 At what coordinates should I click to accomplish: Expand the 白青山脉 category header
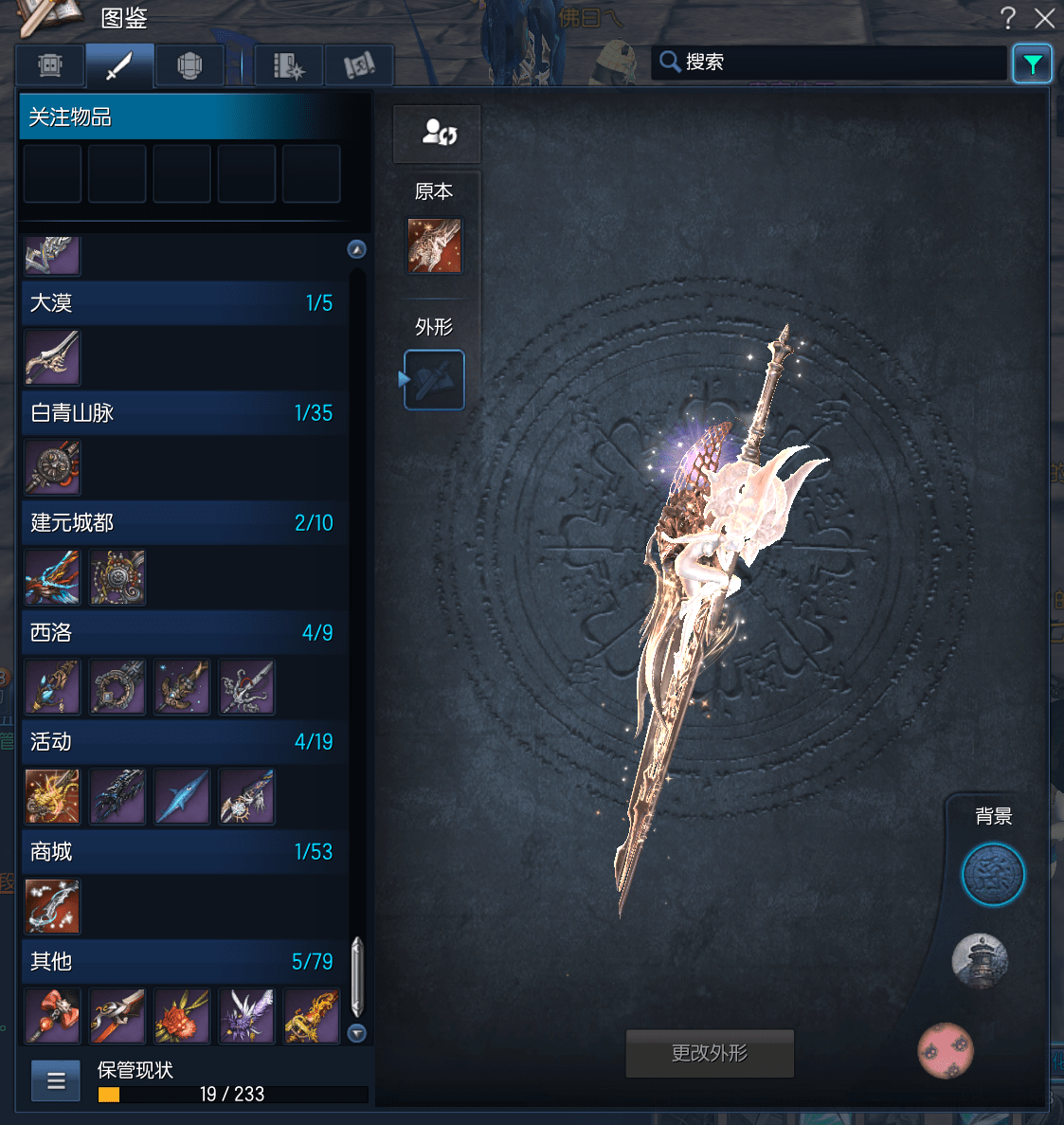(182, 413)
